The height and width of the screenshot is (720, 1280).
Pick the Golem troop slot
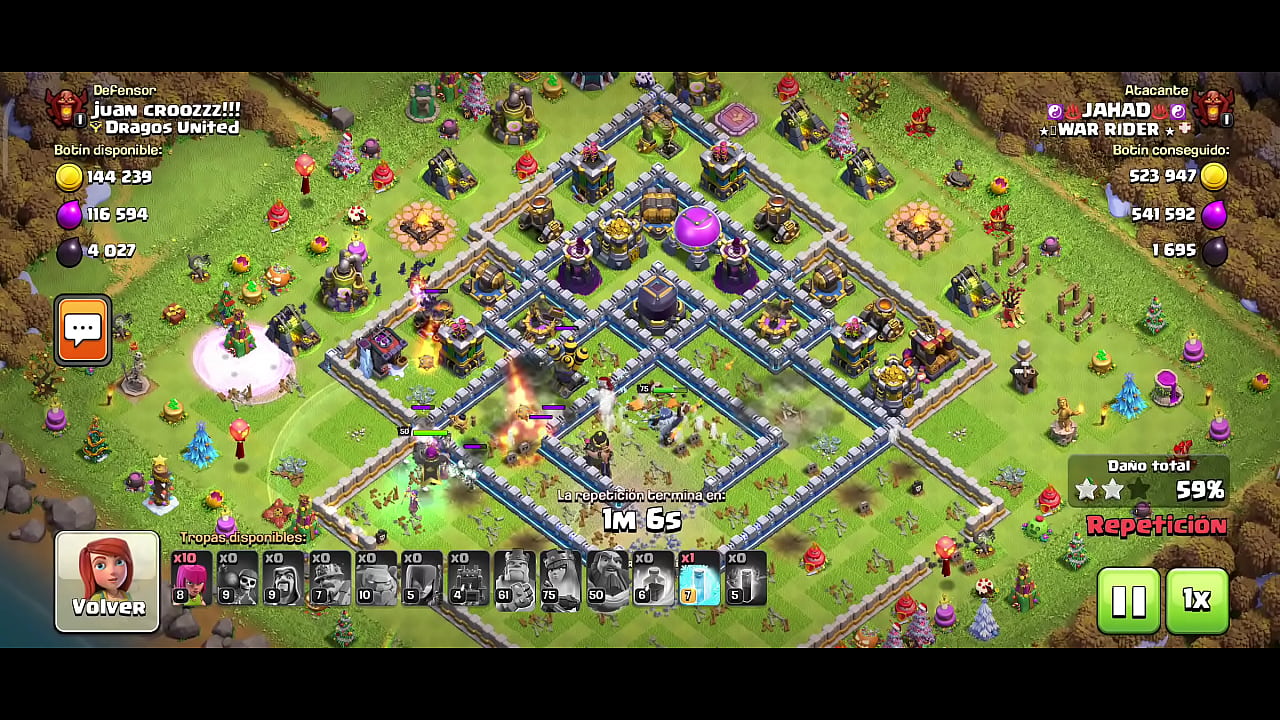click(x=375, y=579)
